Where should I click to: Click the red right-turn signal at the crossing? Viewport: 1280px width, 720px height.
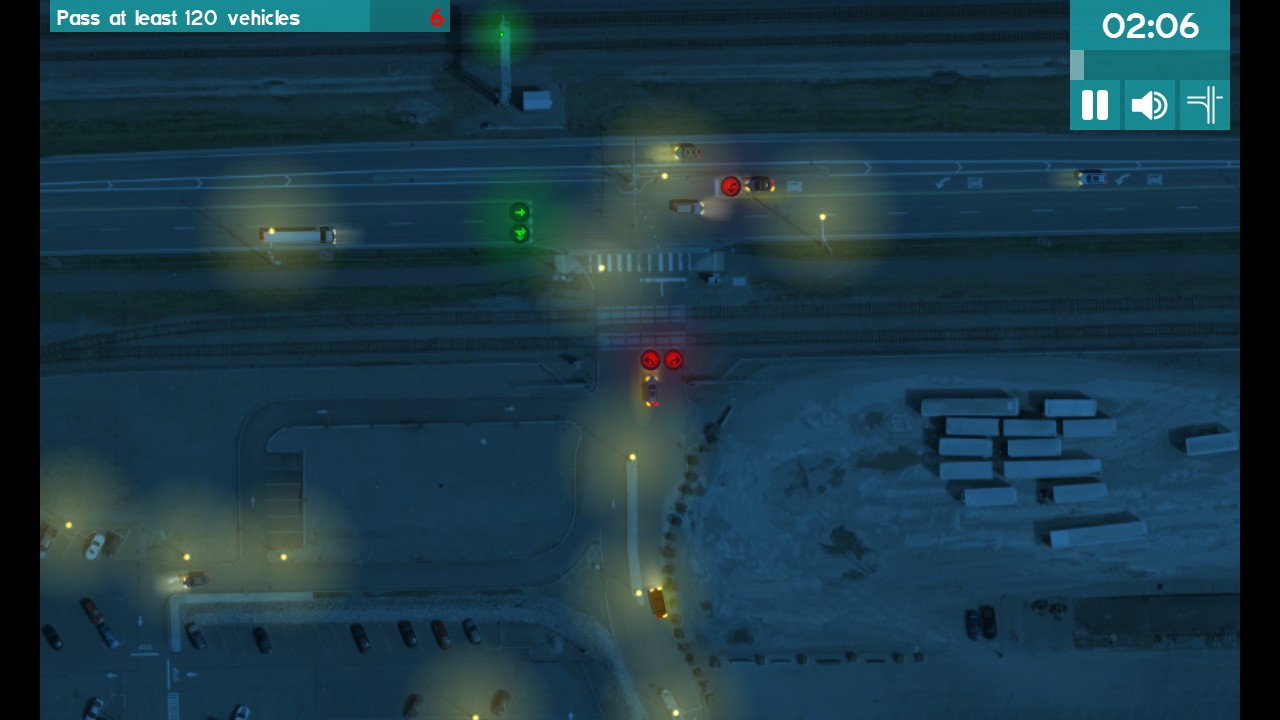675,360
